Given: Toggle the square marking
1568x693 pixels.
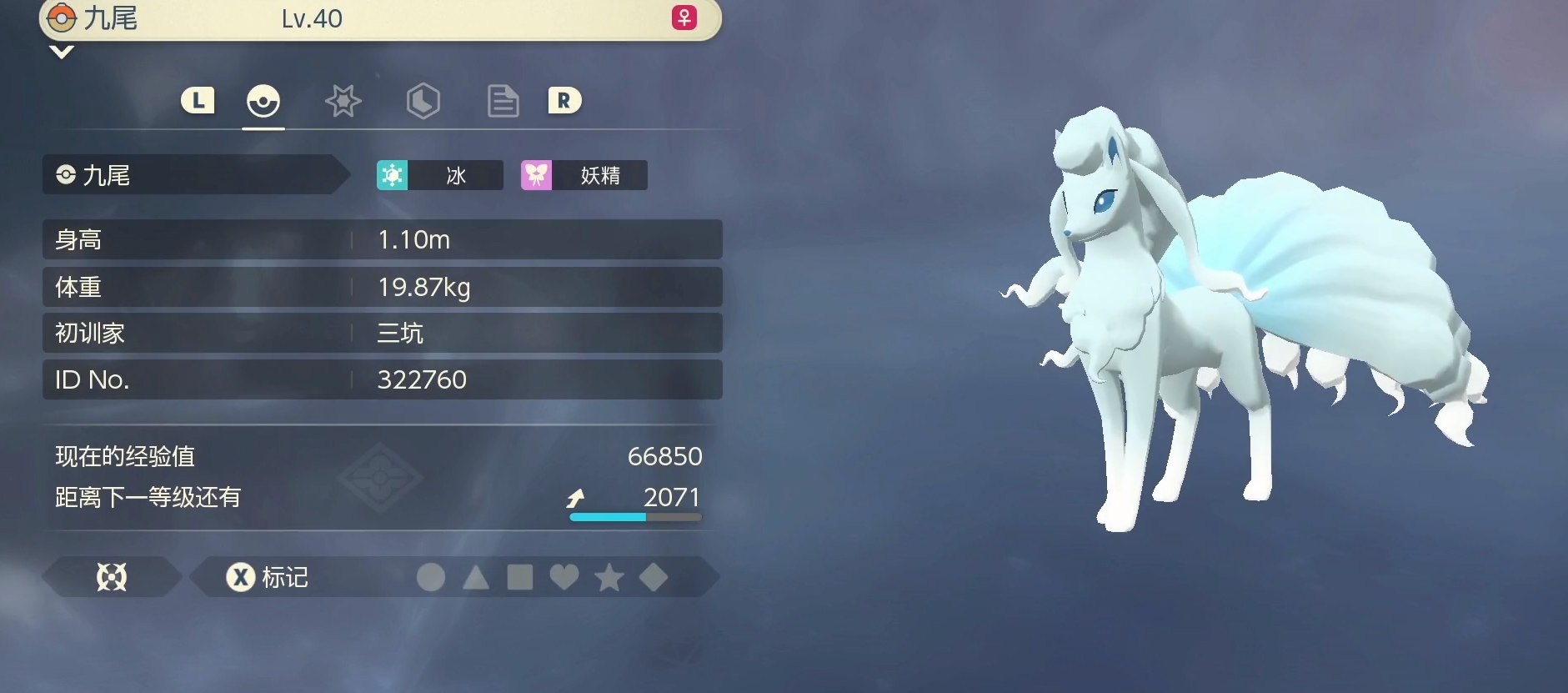Looking at the screenshot, I should (520, 577).
